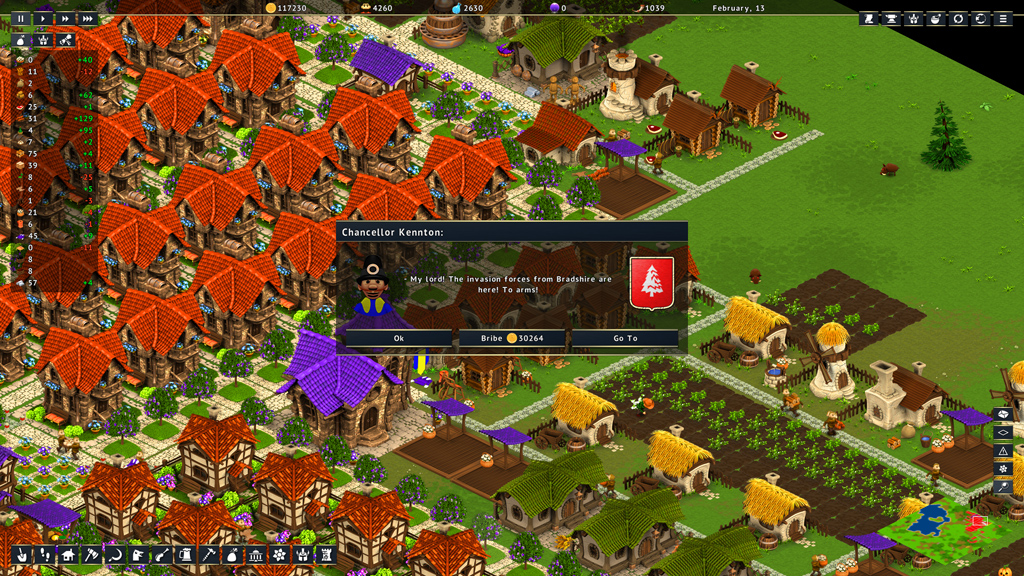Open the sickle farming category
The width and height of the screenshot is (1024, 576).
click(x=113, y=555)
